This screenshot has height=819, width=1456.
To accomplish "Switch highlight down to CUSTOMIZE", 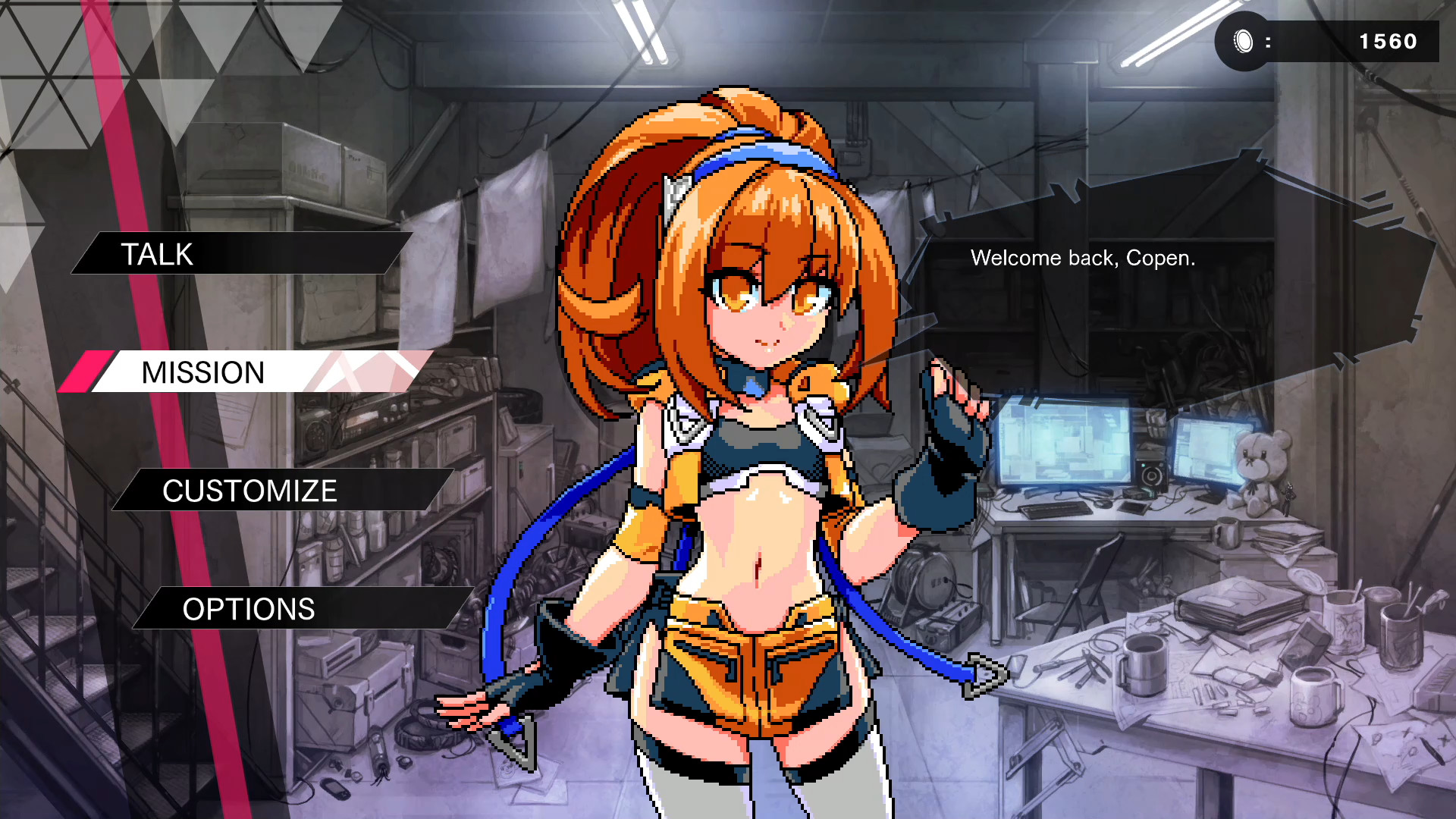I will coord(249,491).
